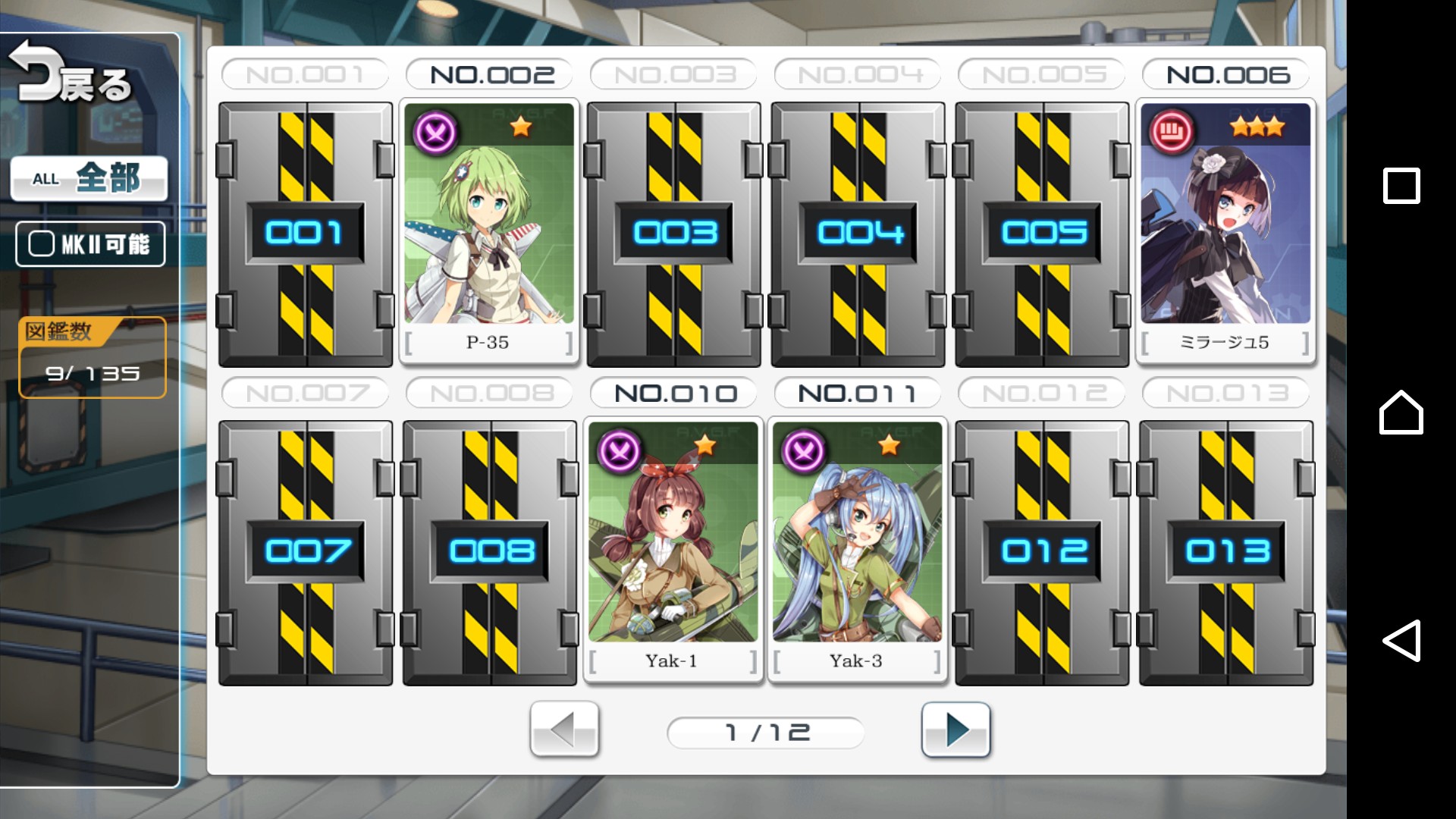
Task: Click locked slot 004
Action: pyautogui.click(x=858, y=234)
